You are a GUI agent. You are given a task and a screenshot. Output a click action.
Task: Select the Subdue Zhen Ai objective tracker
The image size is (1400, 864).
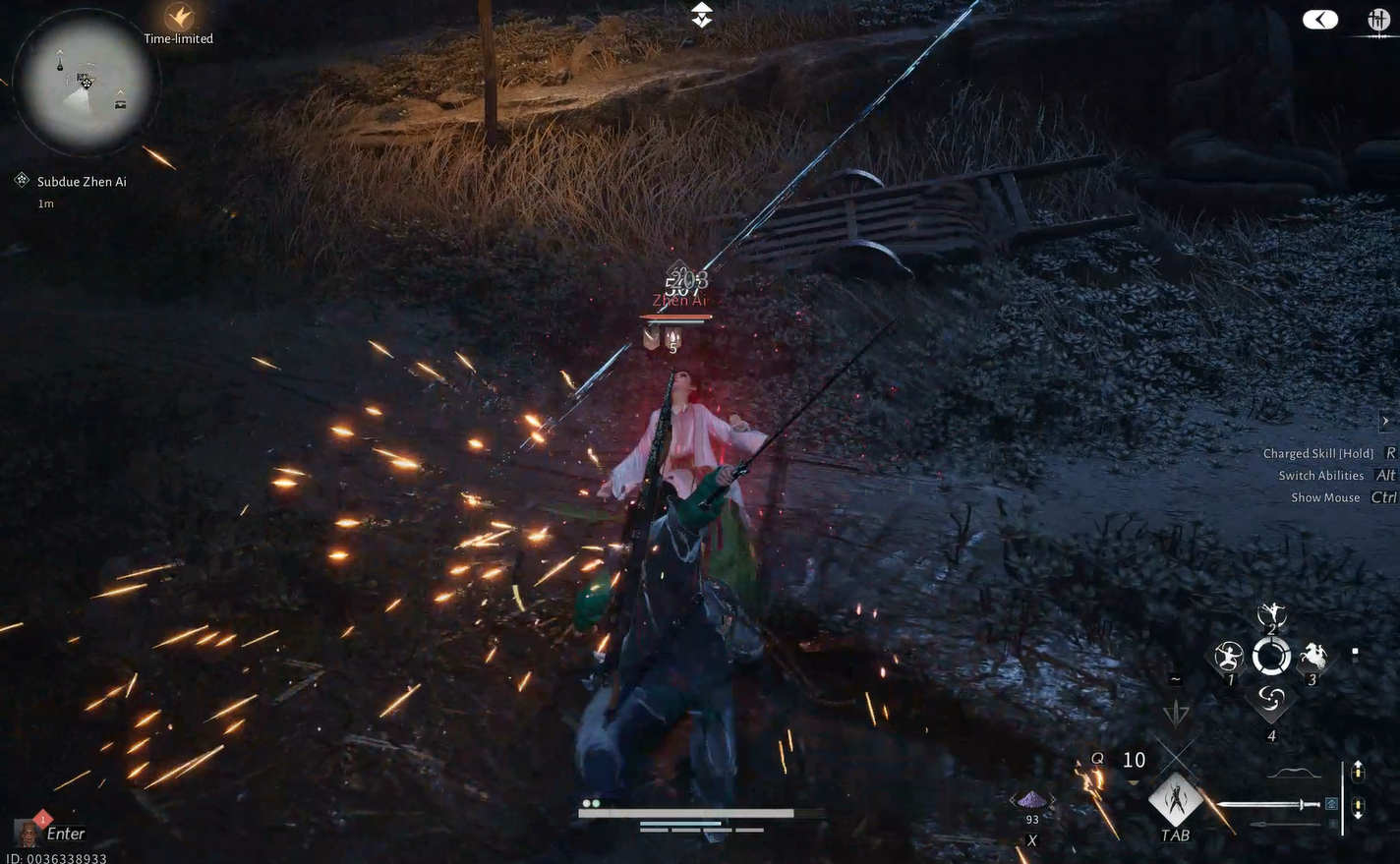(81, 182)
